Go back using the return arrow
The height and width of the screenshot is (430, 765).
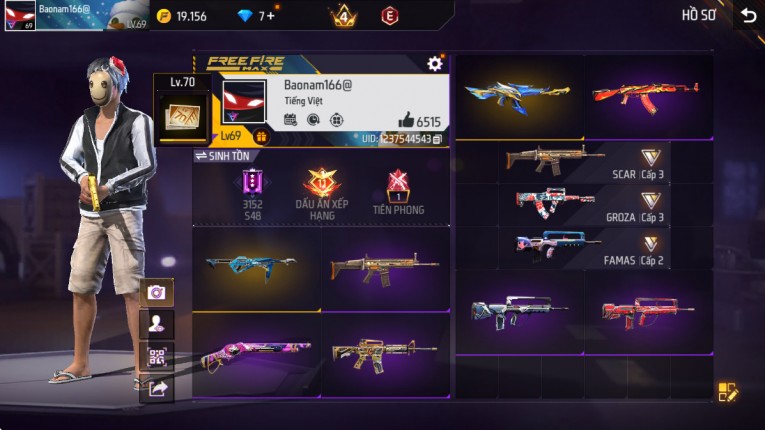[x=748, y=16]
